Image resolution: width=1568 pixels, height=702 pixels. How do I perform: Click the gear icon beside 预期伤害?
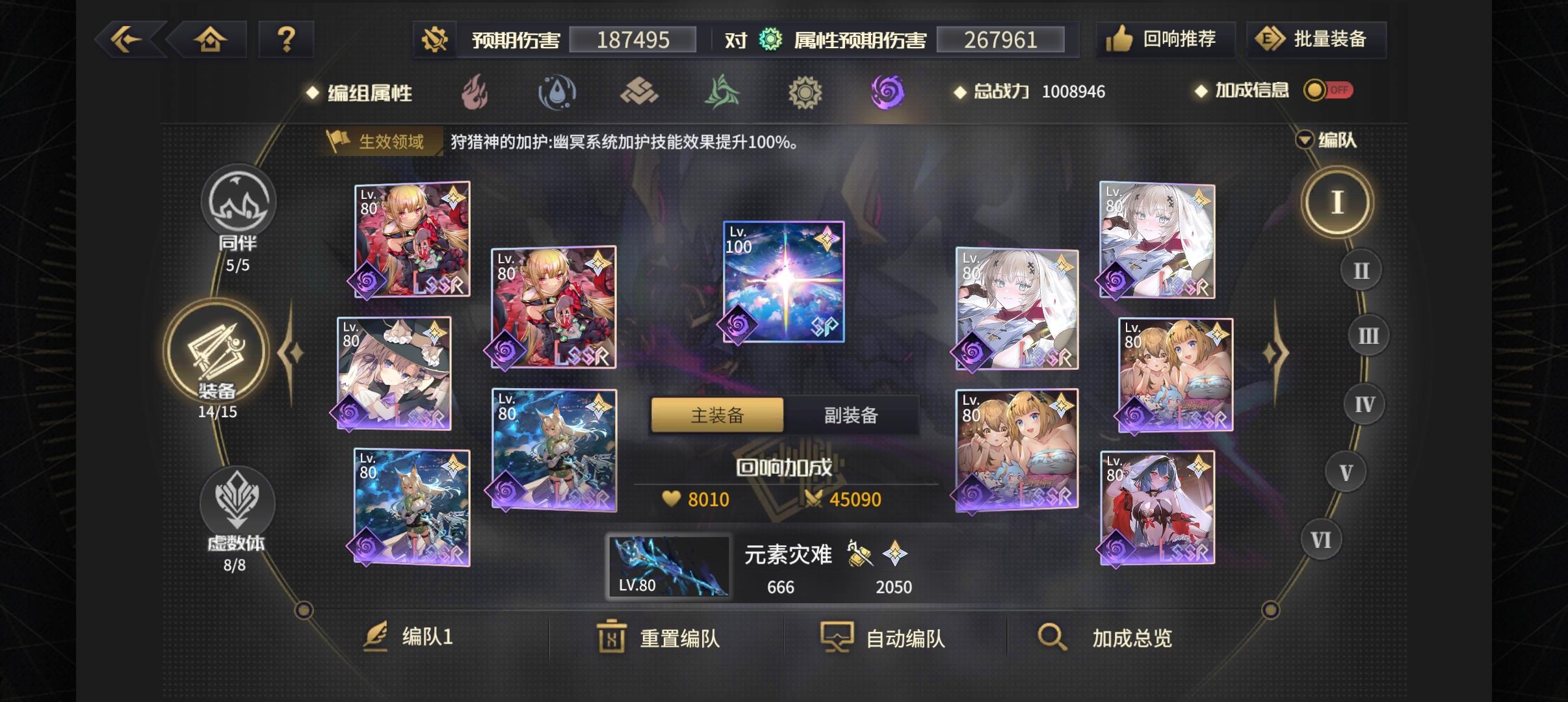point(434,39)
